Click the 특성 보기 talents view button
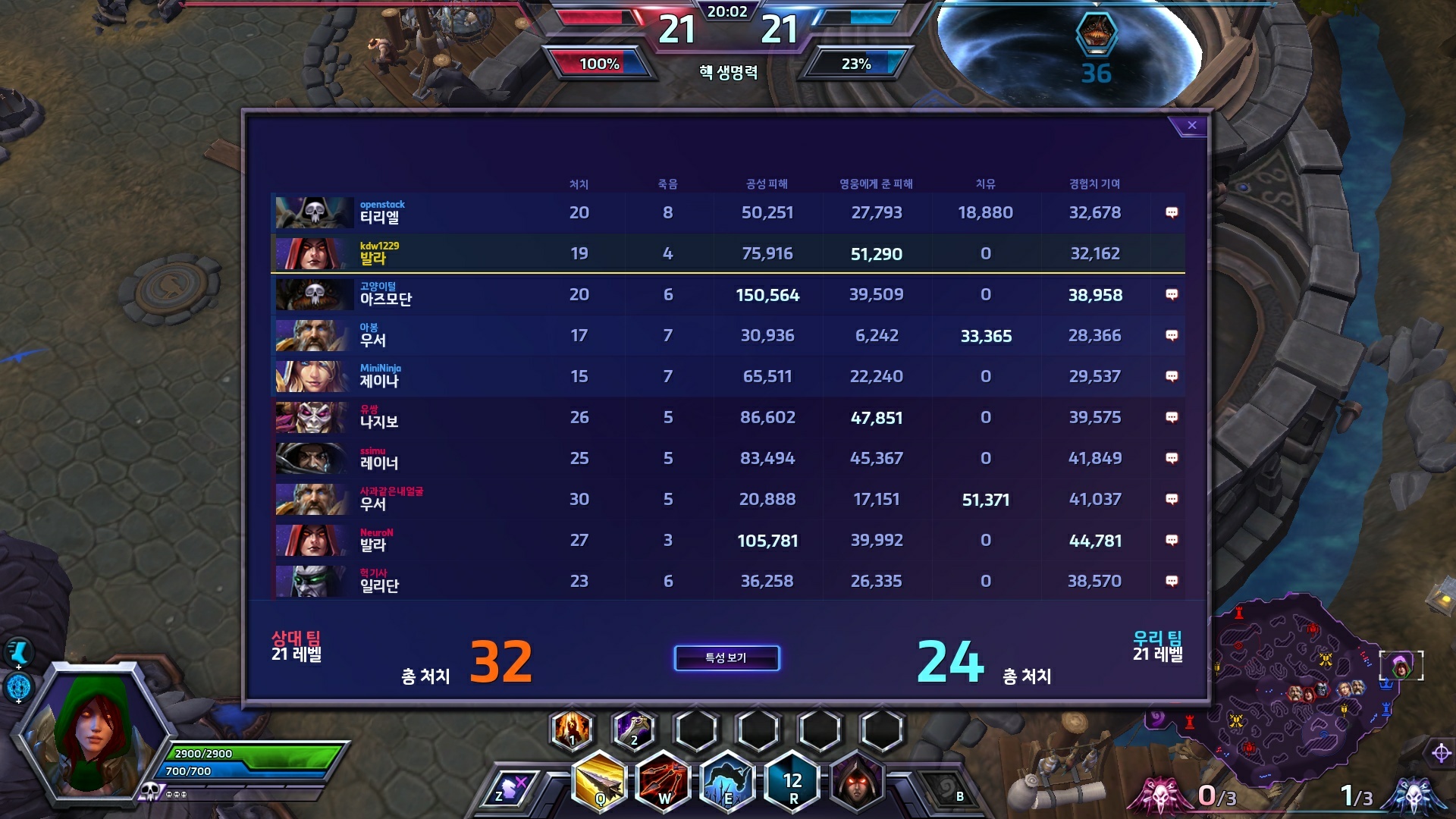The image size is (1456, 819). click(x=726, y=658)
